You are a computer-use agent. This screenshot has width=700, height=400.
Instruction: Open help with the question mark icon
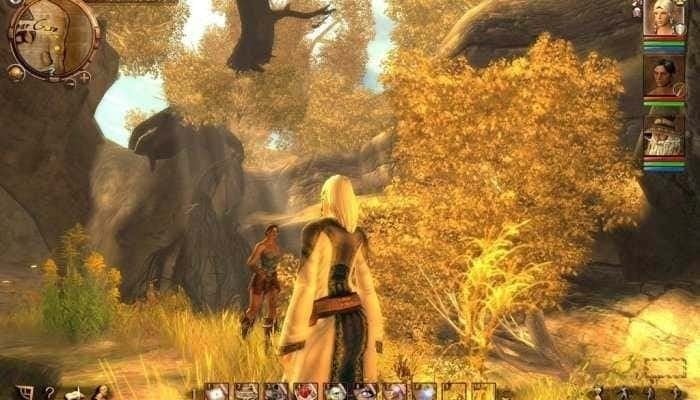point(50,392)
